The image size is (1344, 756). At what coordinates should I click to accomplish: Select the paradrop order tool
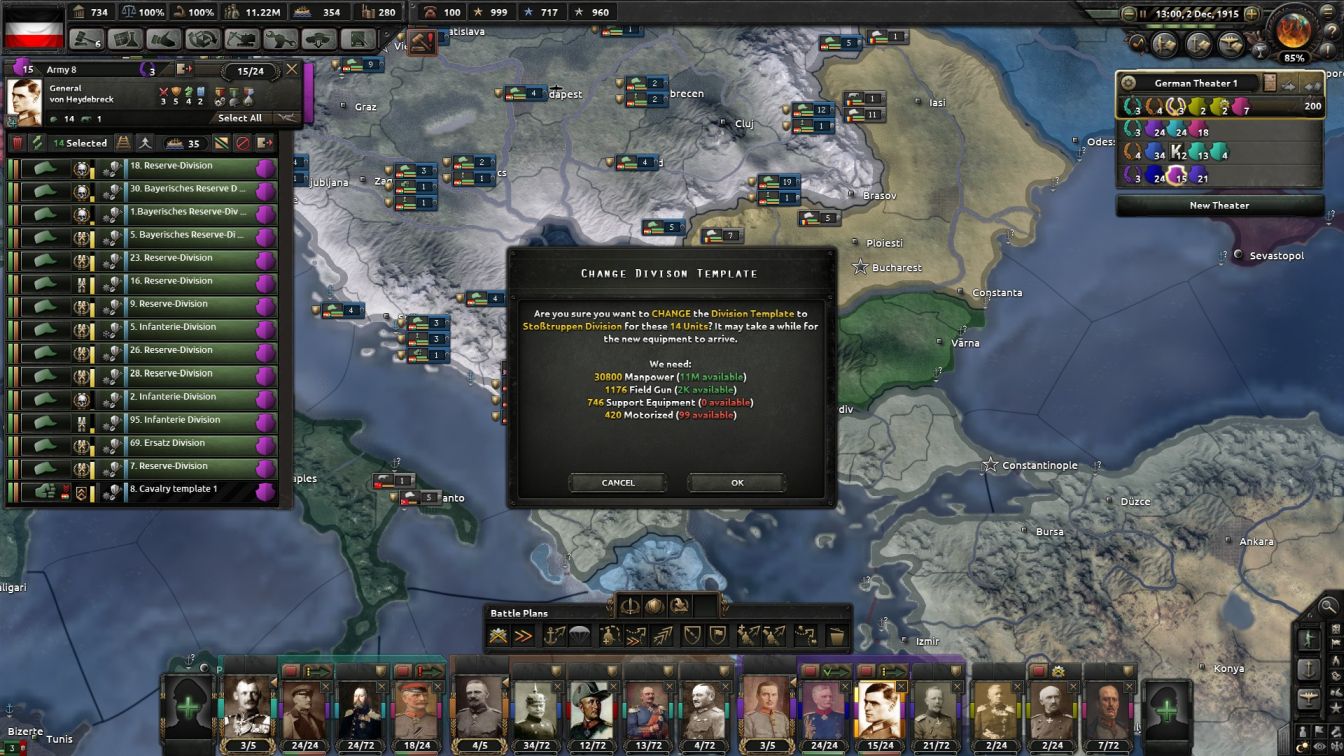pyautogui.click(x=578, y=634)
